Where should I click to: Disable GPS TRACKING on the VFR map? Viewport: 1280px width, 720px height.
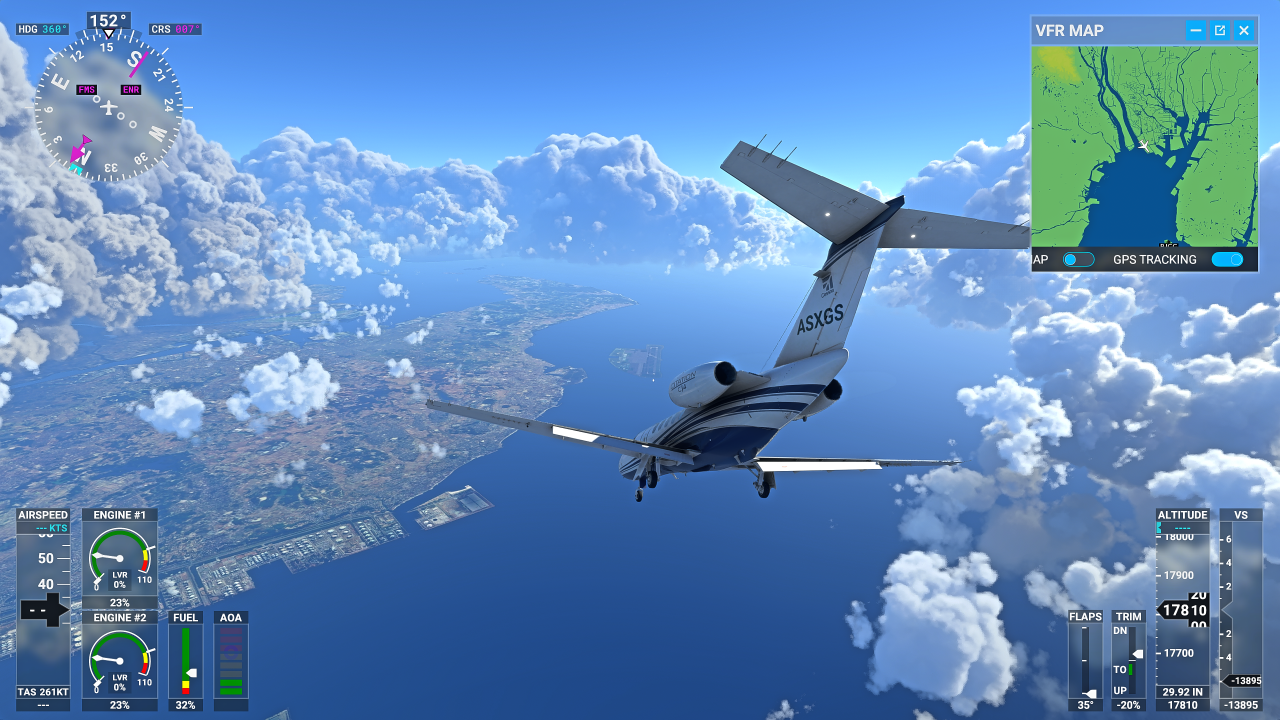[1228, 259]
